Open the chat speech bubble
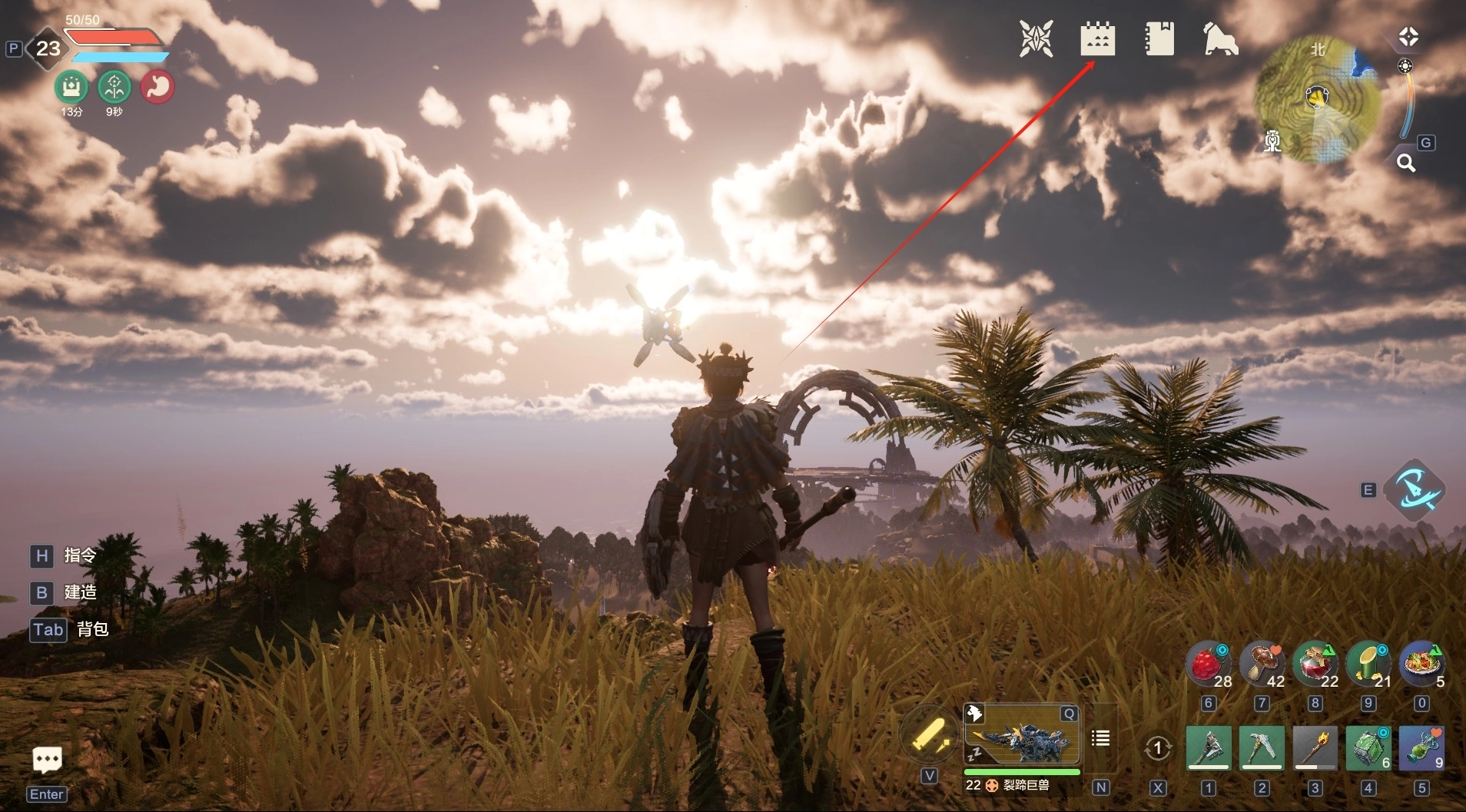 48,760
